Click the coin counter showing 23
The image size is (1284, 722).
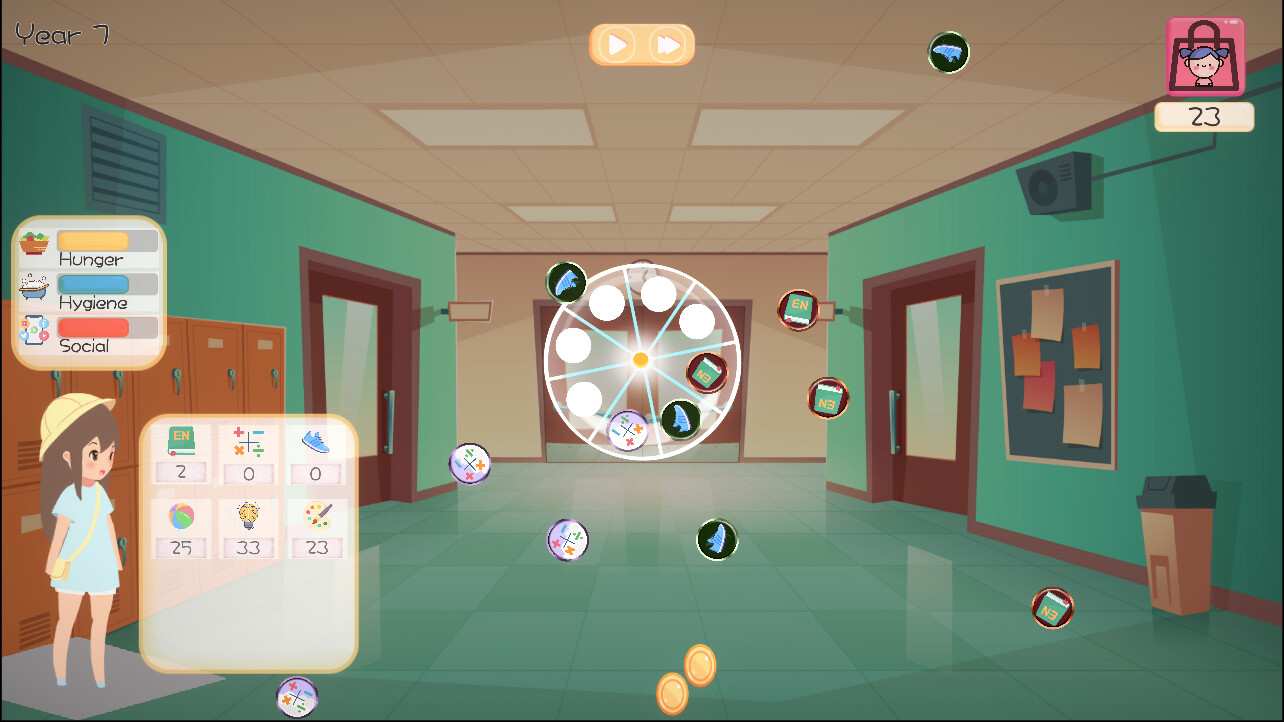click(x=1204, y=116)
